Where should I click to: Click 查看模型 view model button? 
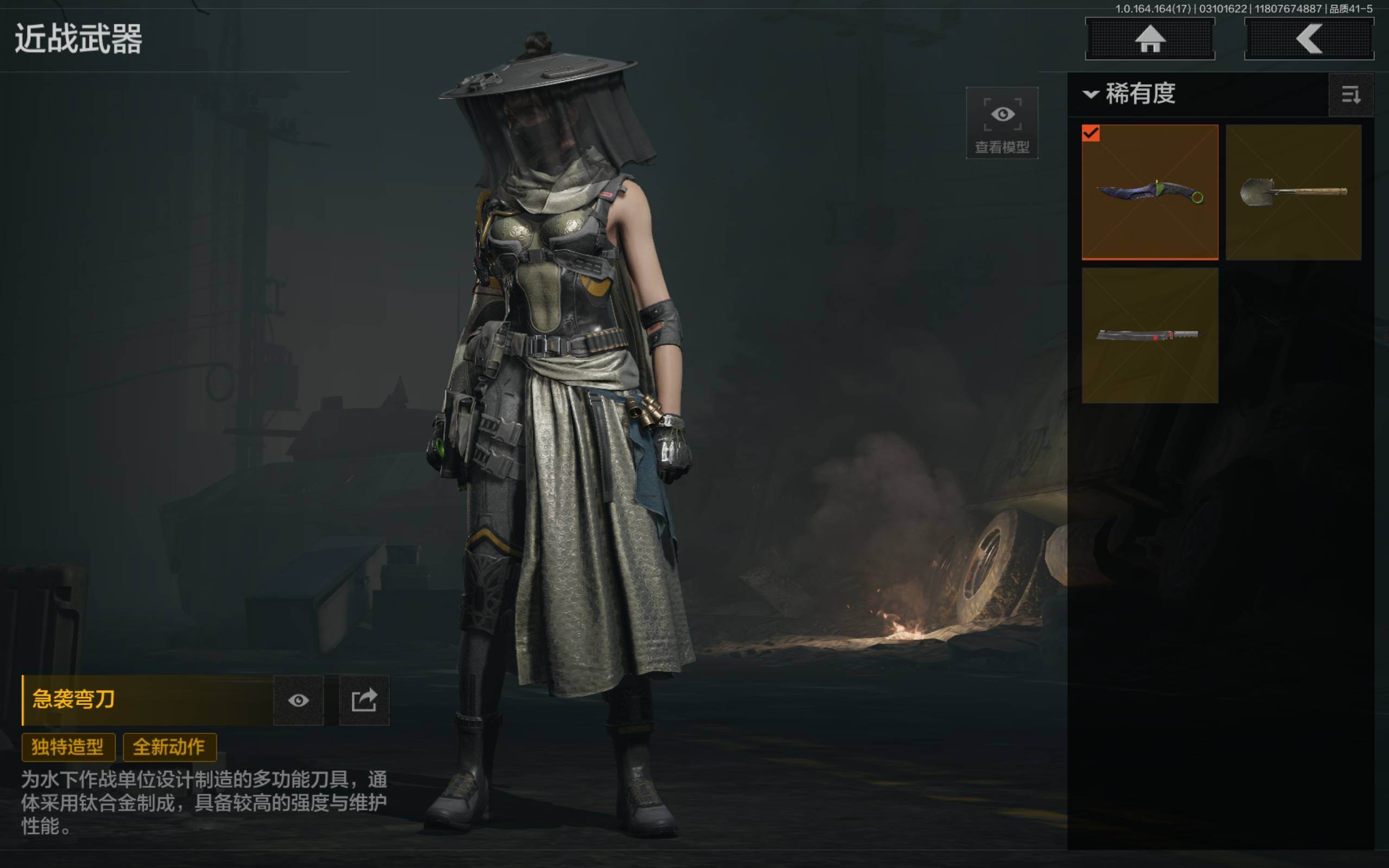point(1002,123)
